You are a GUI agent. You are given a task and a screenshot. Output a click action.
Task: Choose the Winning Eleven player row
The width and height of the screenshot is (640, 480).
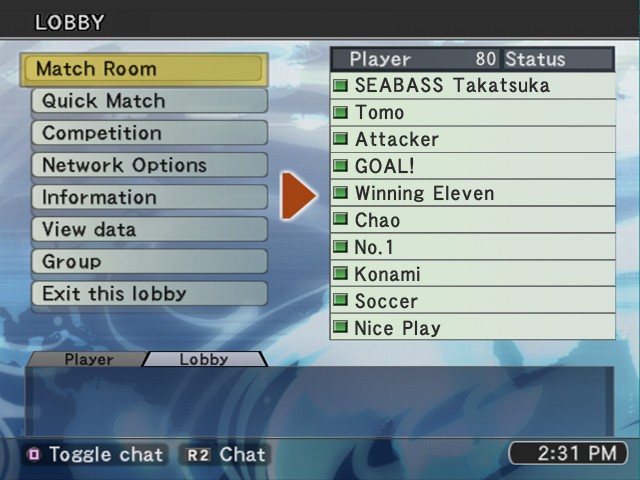(x=472, y=194)
